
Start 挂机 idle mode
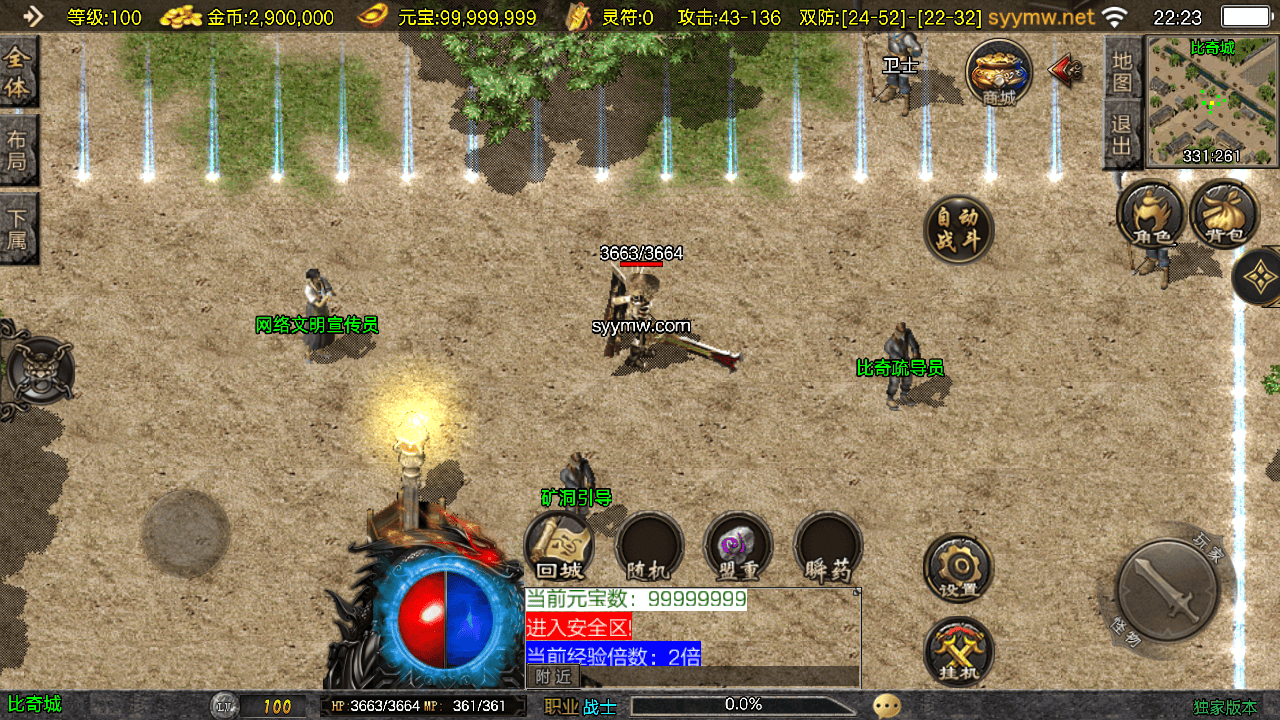coord(958,652)
